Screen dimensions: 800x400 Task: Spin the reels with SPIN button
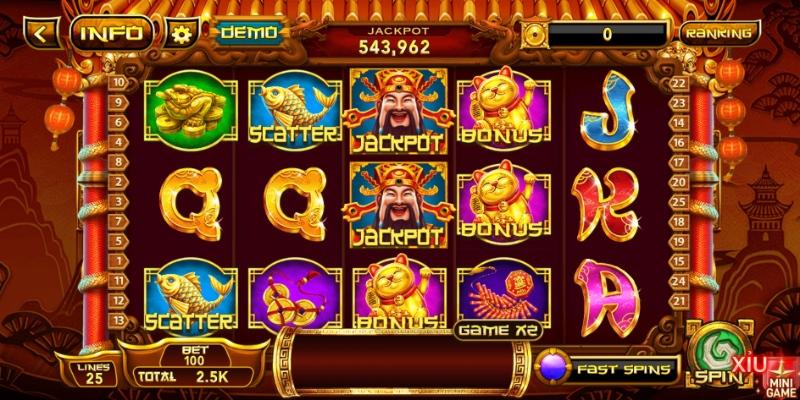[716, 353]
